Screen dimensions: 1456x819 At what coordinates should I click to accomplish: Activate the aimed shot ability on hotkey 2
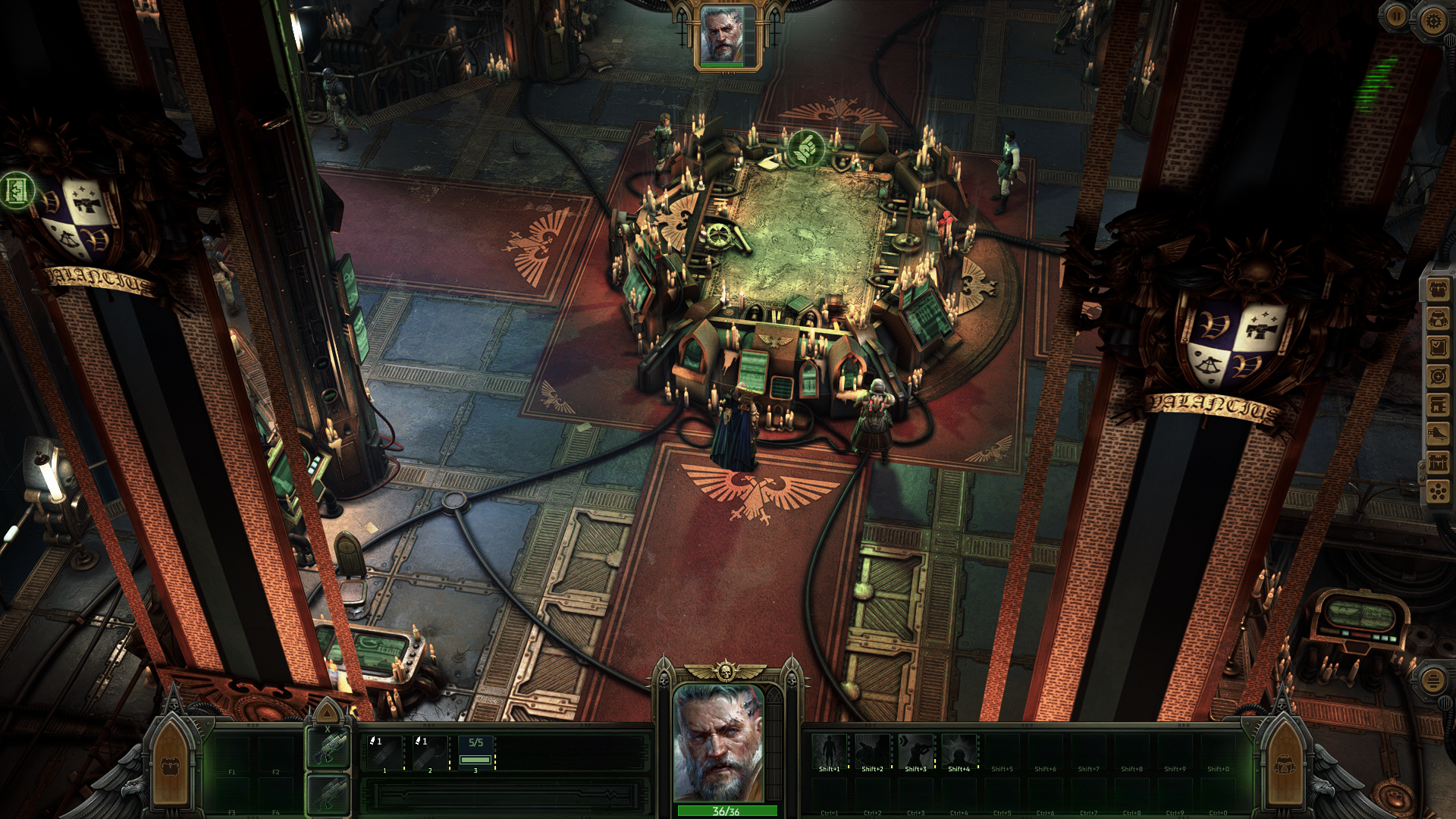click(x=429, y=752)
